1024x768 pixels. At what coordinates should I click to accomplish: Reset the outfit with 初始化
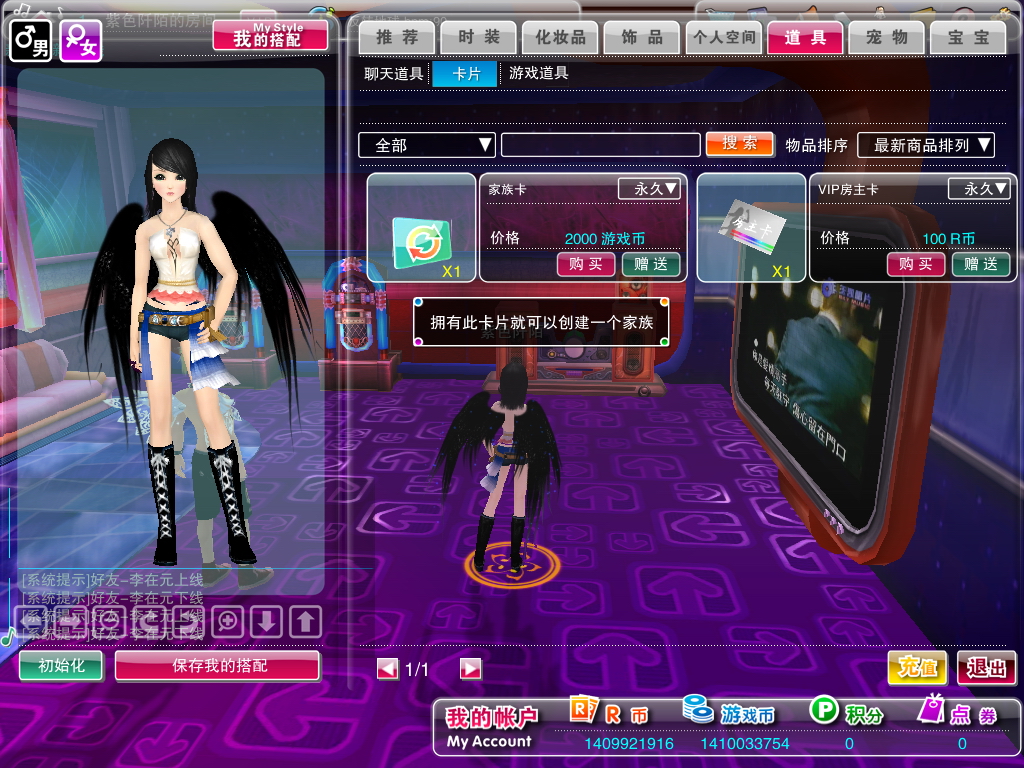coord(61,666)
